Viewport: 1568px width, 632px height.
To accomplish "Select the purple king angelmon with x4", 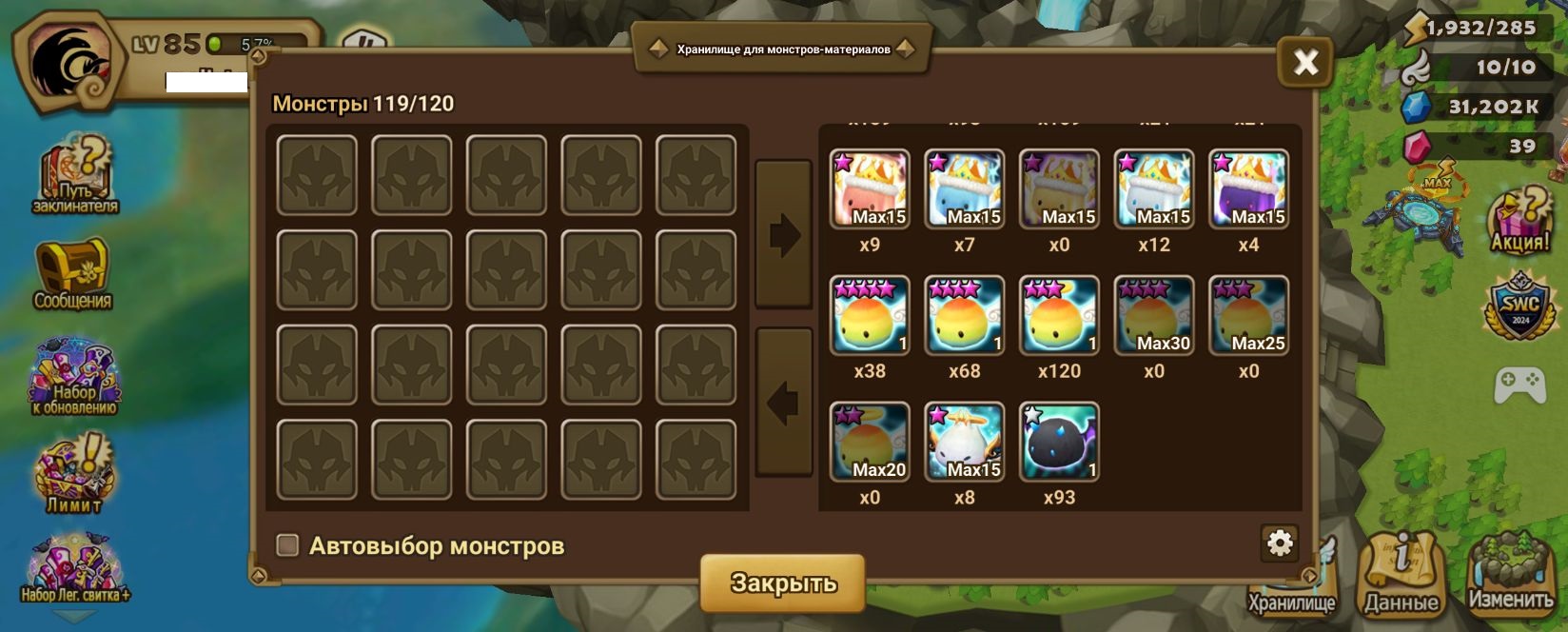I will tap(1248, 188).
